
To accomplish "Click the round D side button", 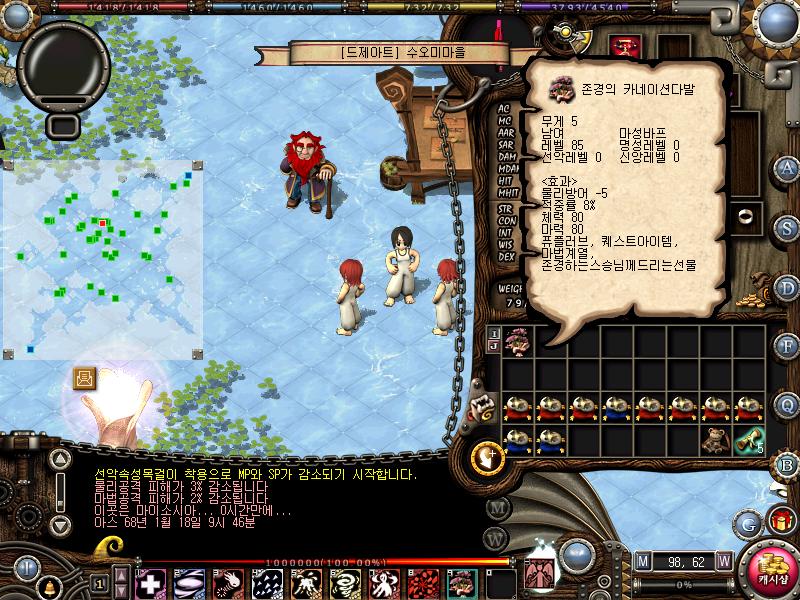I will 787,287.
